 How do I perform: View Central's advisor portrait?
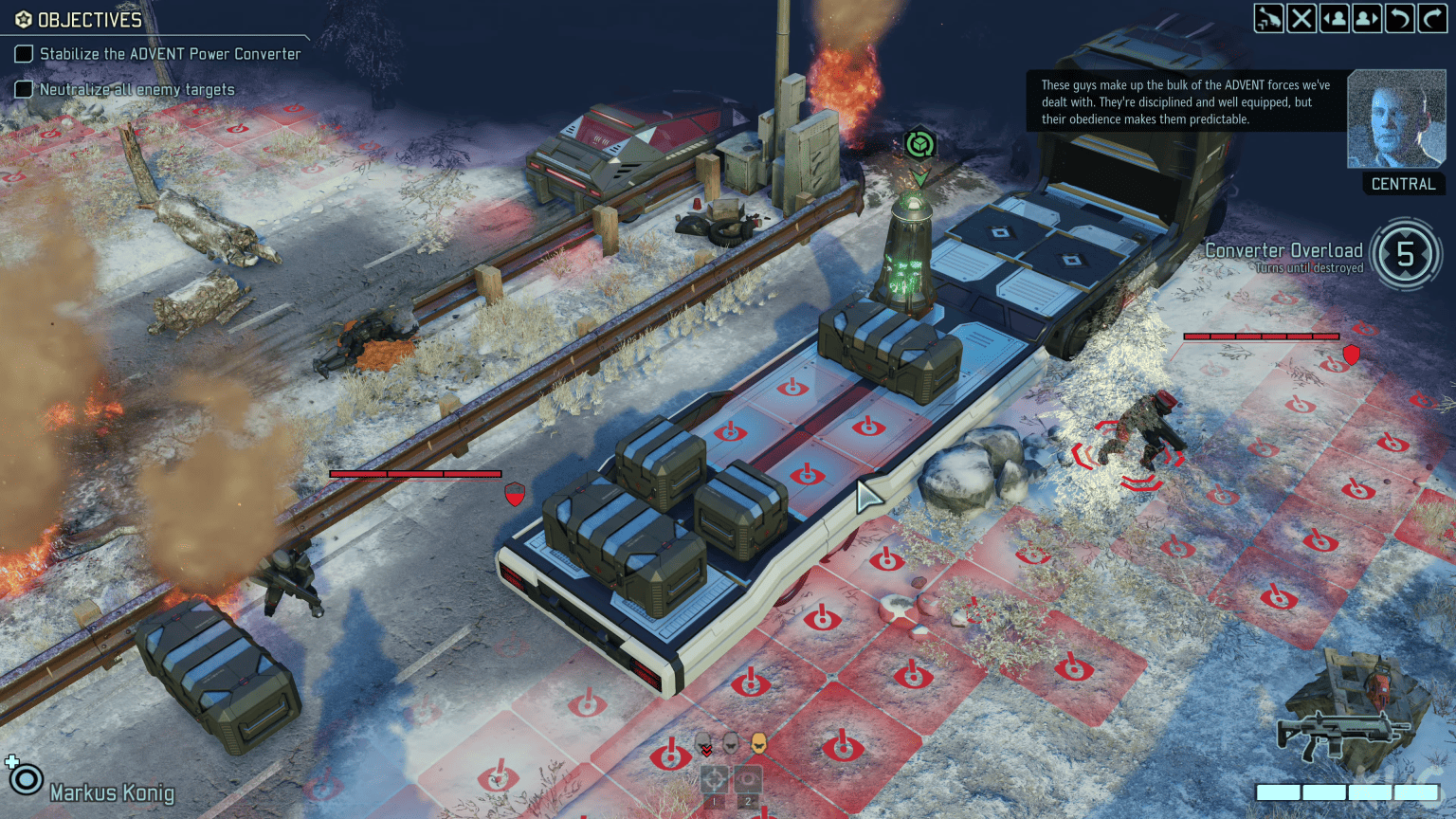[1396, 118]
